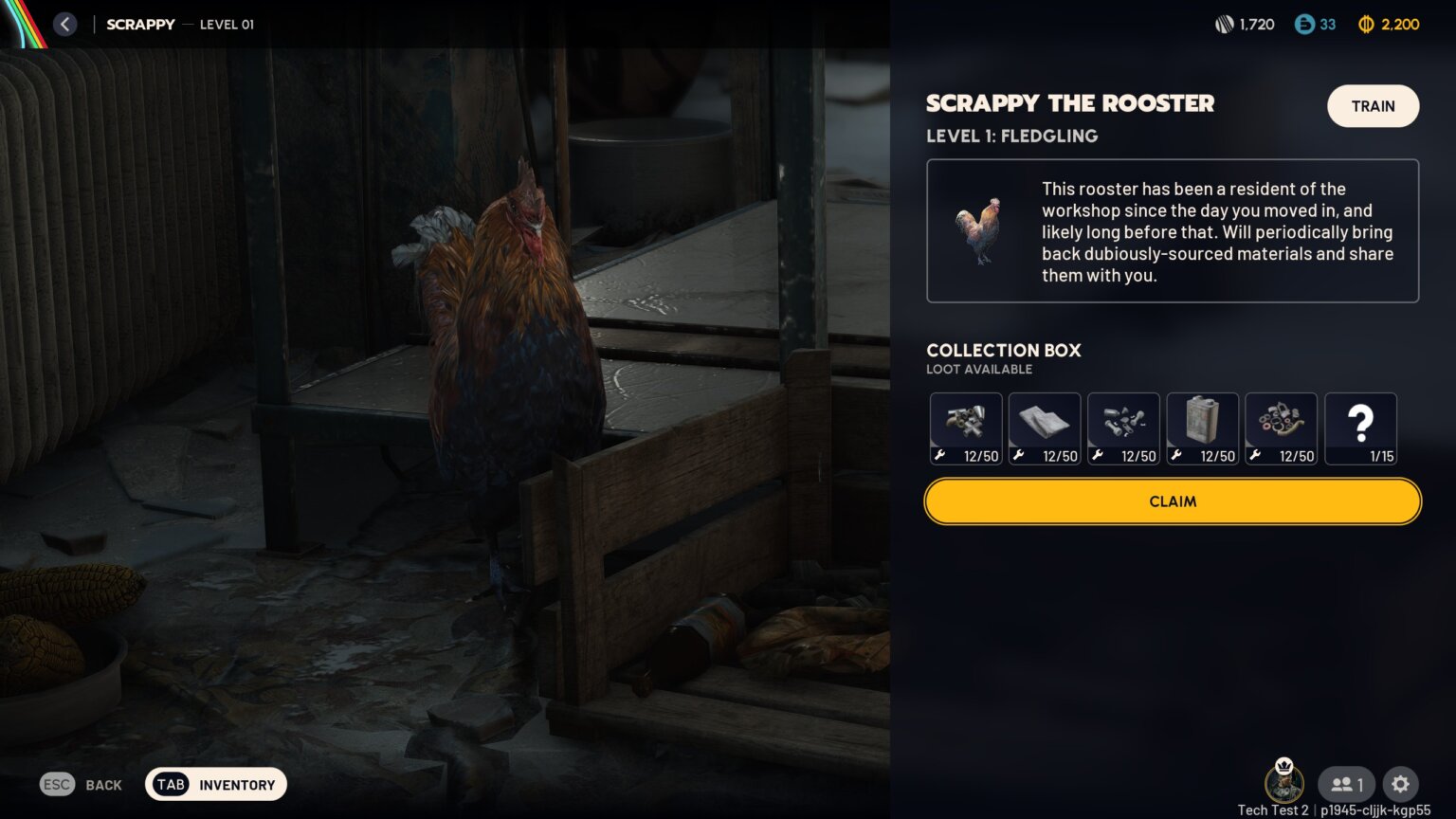Open the settings gear menu
The height and width of the screenshot is (819, 1456).
[1400, 784]
